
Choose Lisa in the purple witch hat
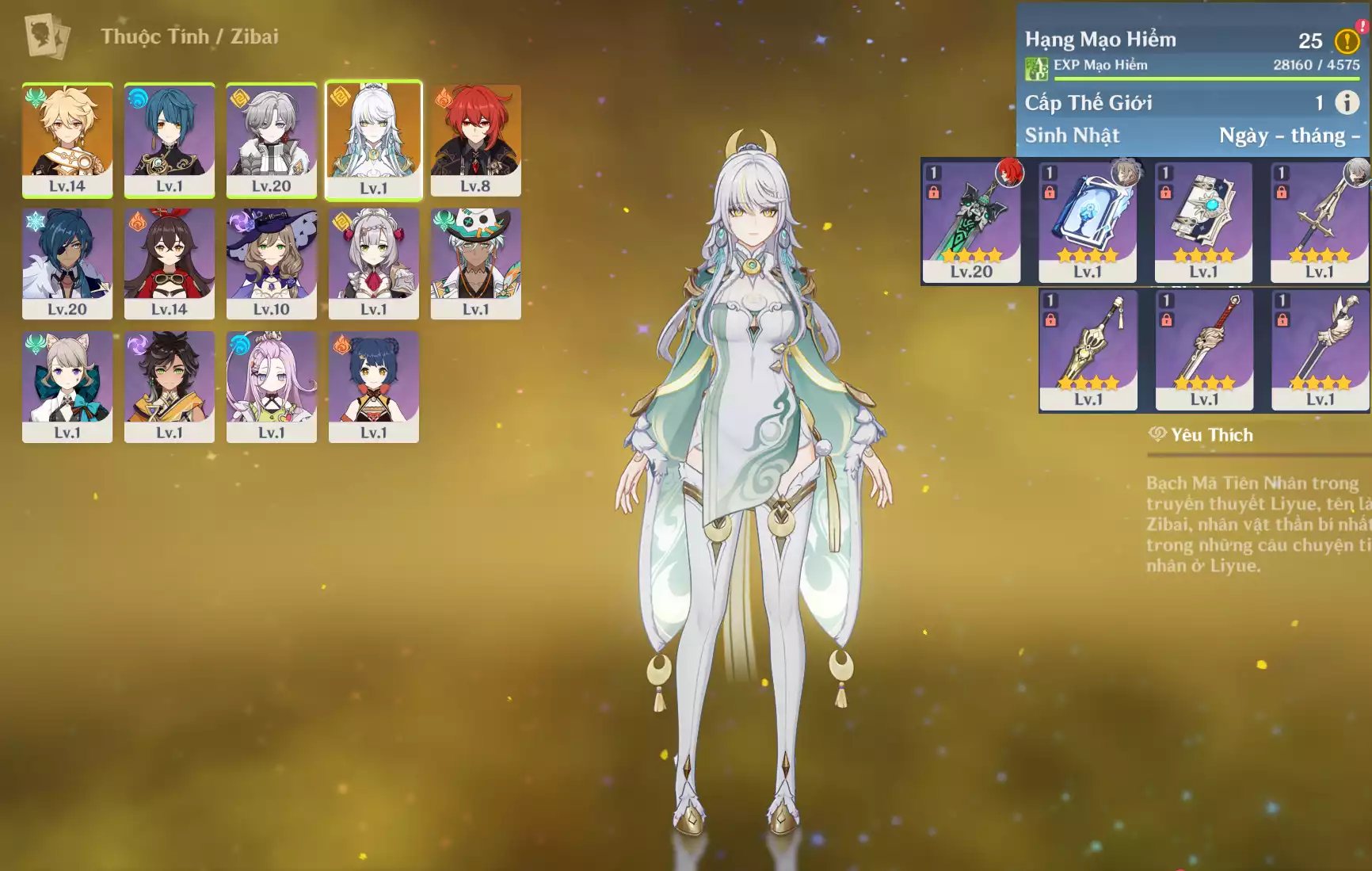272,262
